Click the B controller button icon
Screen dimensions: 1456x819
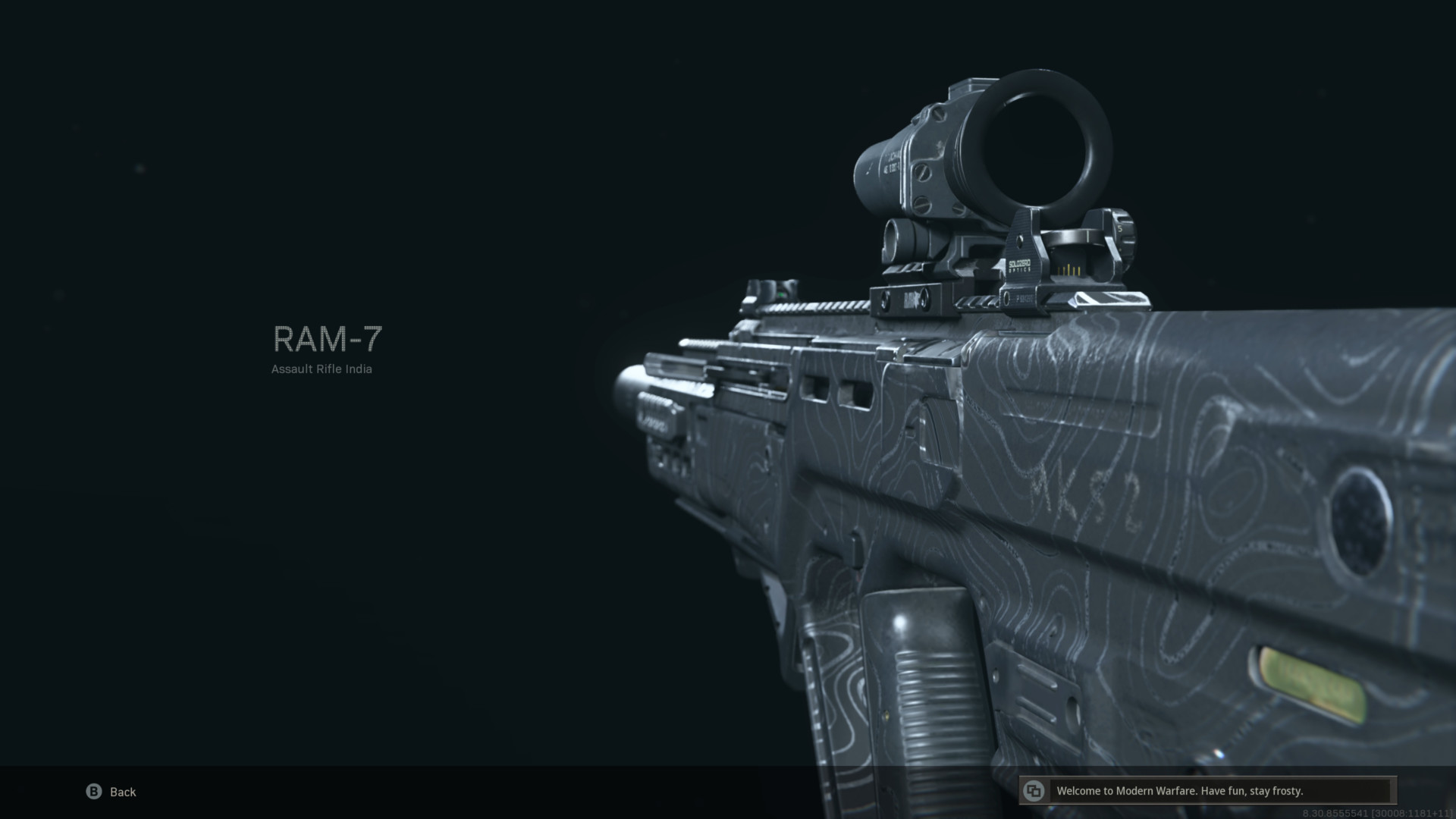(93, 792)
